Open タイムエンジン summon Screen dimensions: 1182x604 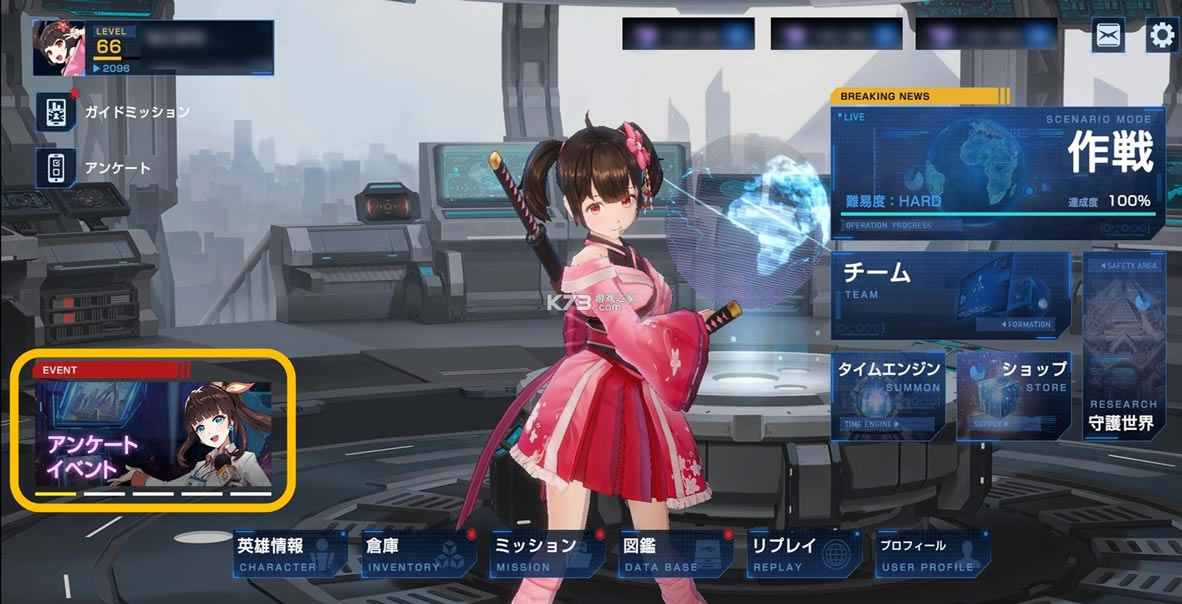(889, 395)
